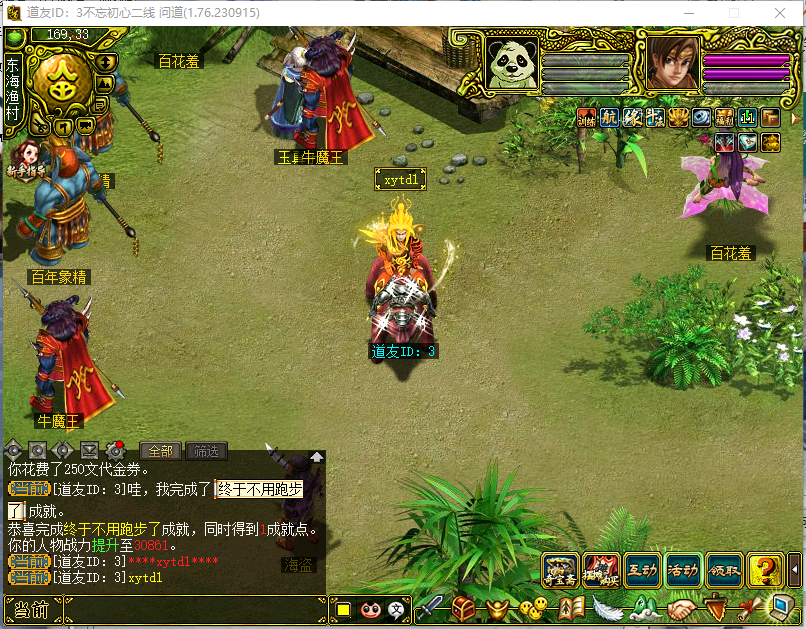Open the 训练 training icon
Image resolution: width=806 pixels, height=629 pixels.
587,117
